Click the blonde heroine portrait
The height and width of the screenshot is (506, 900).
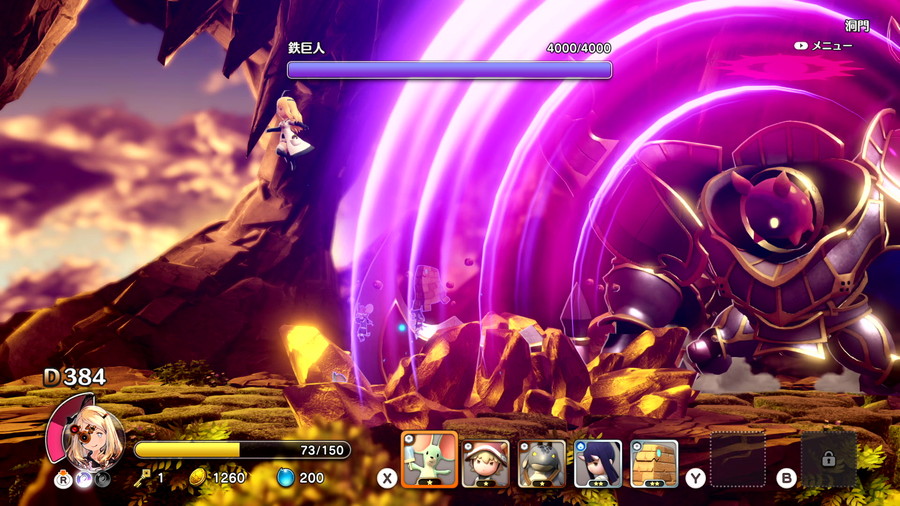(x=91, y=436)
